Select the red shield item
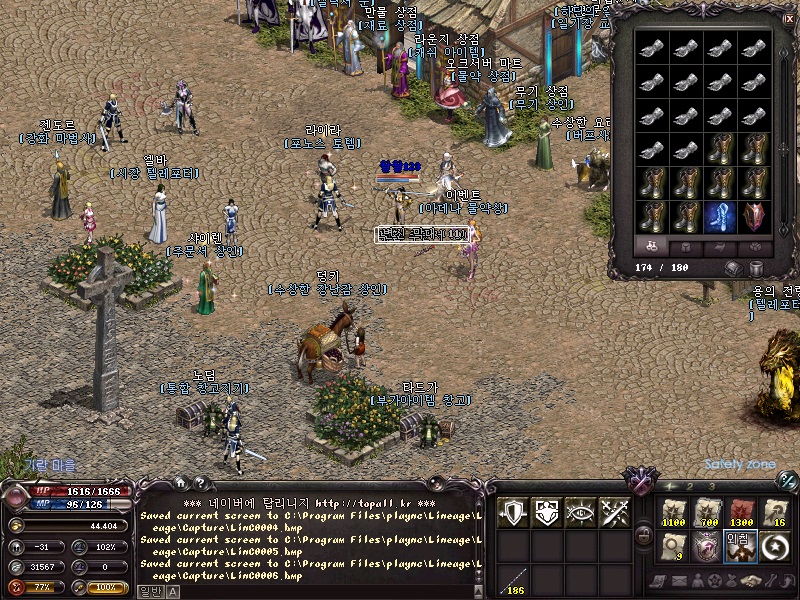This screenshot has height=600, width=800. pyautogui.click(x=755, y=215)
